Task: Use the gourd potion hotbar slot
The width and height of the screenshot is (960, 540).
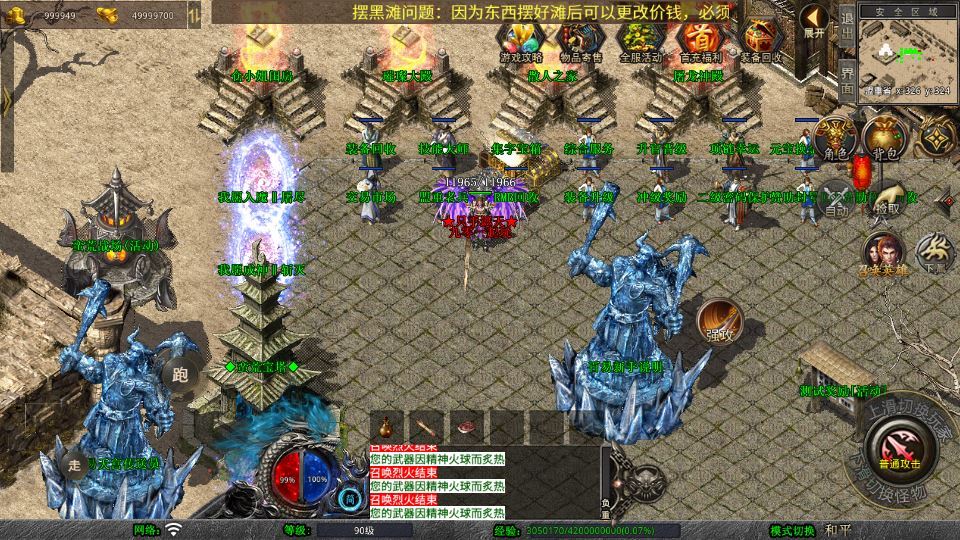Action: click(386, 425)
